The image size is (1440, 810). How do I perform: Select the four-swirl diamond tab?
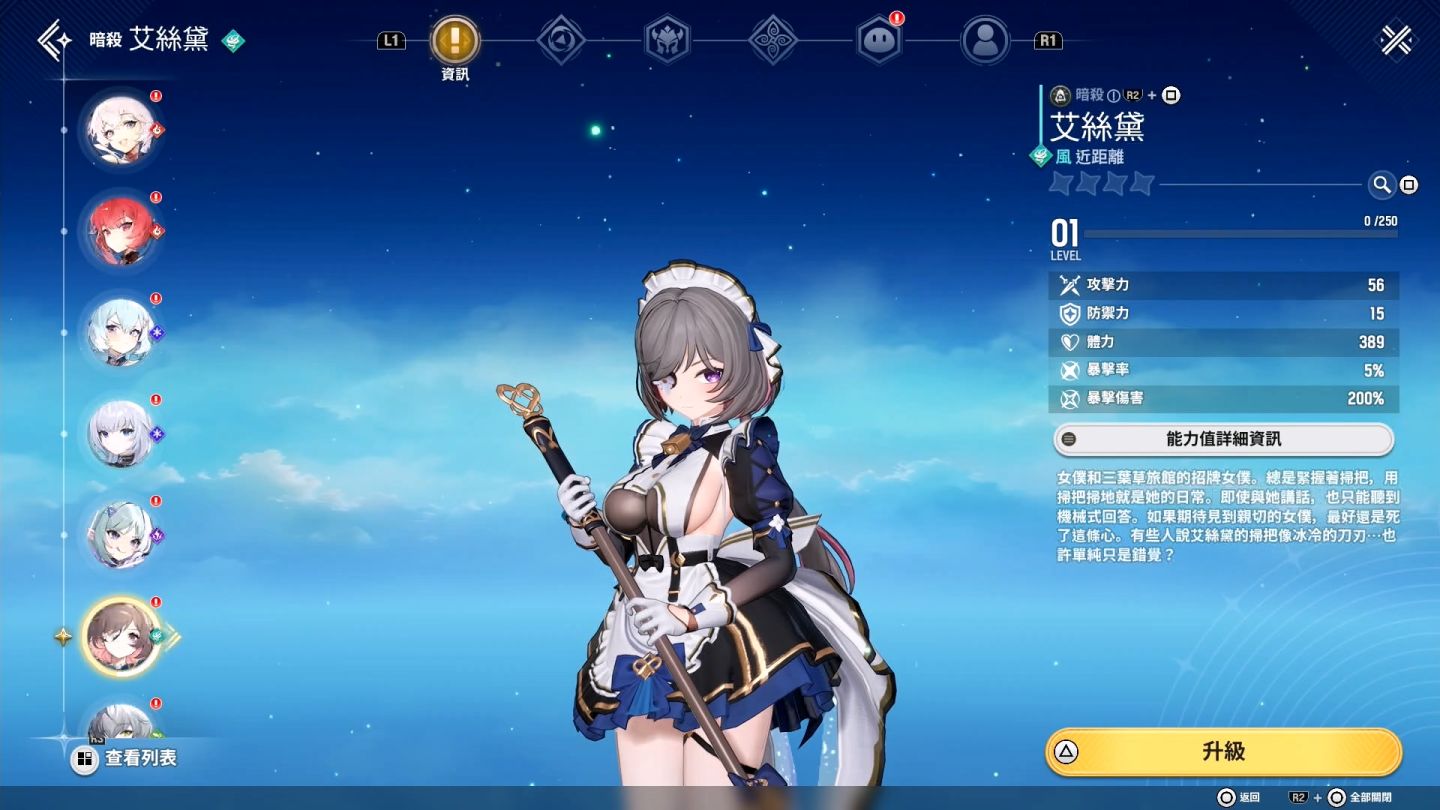pyautogui.click(x=773, y=41)
